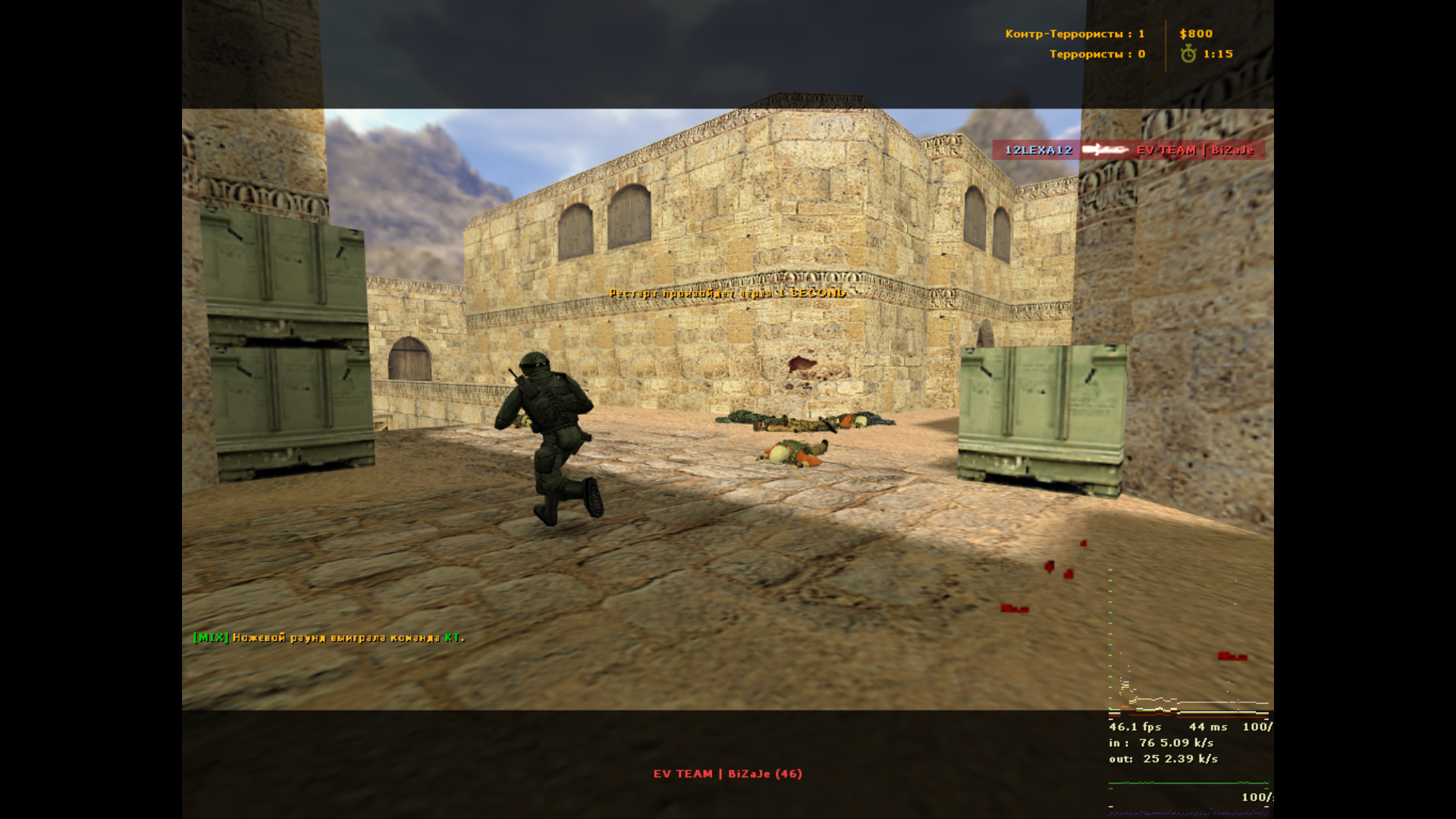The width and height of the screenshot is (1456, 819).
Task: Click the pile of fallen players mid-screen
Action: (x=804, y=421)
